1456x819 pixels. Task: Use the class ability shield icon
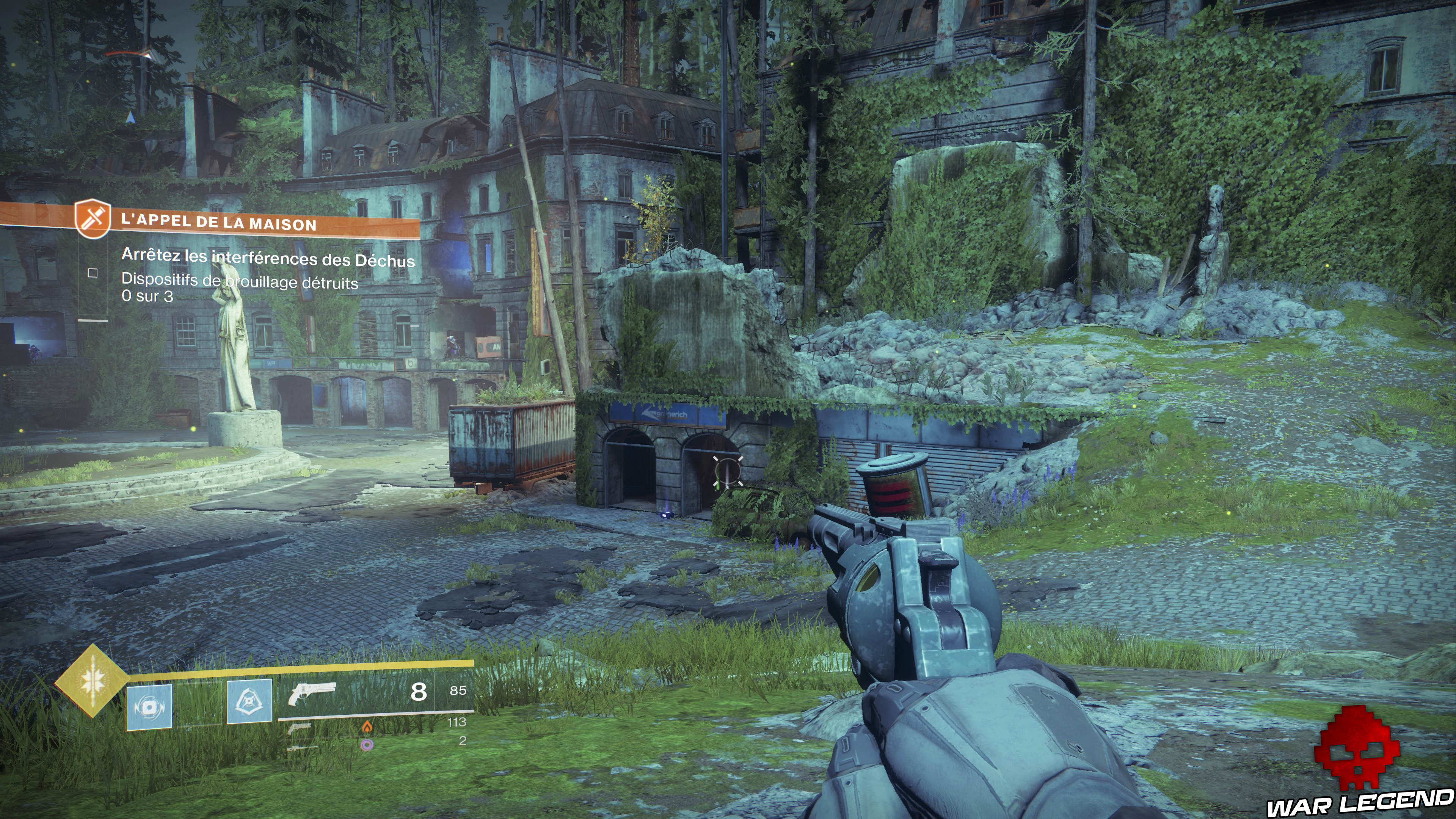point(249,701)
